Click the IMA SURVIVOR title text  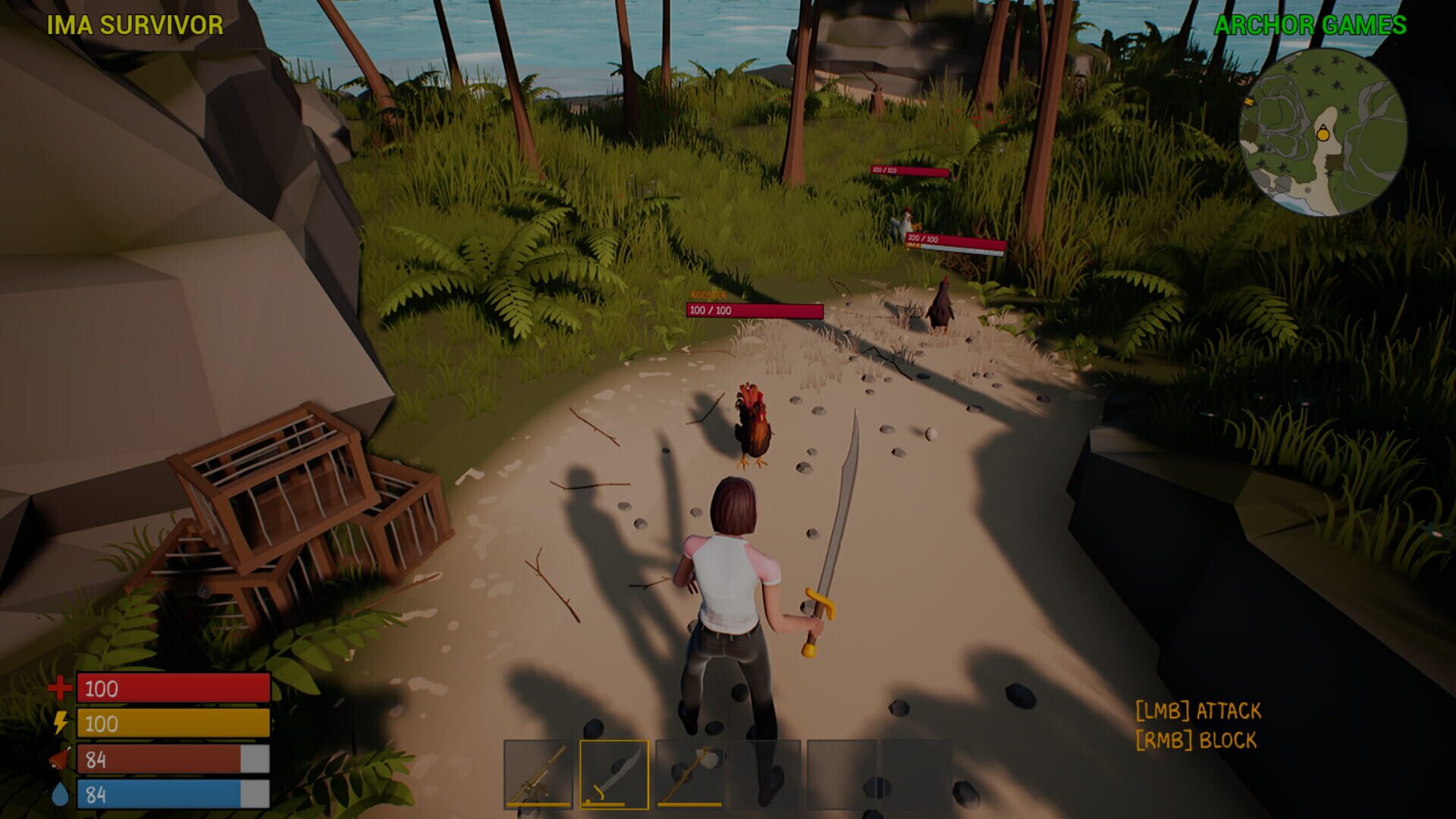[133, 24]
